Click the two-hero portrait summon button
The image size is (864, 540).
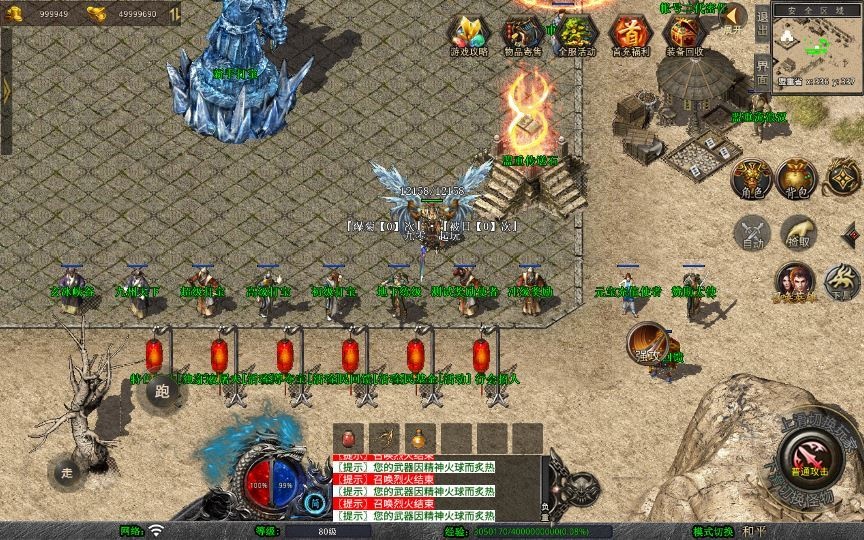tap(795, 282)
